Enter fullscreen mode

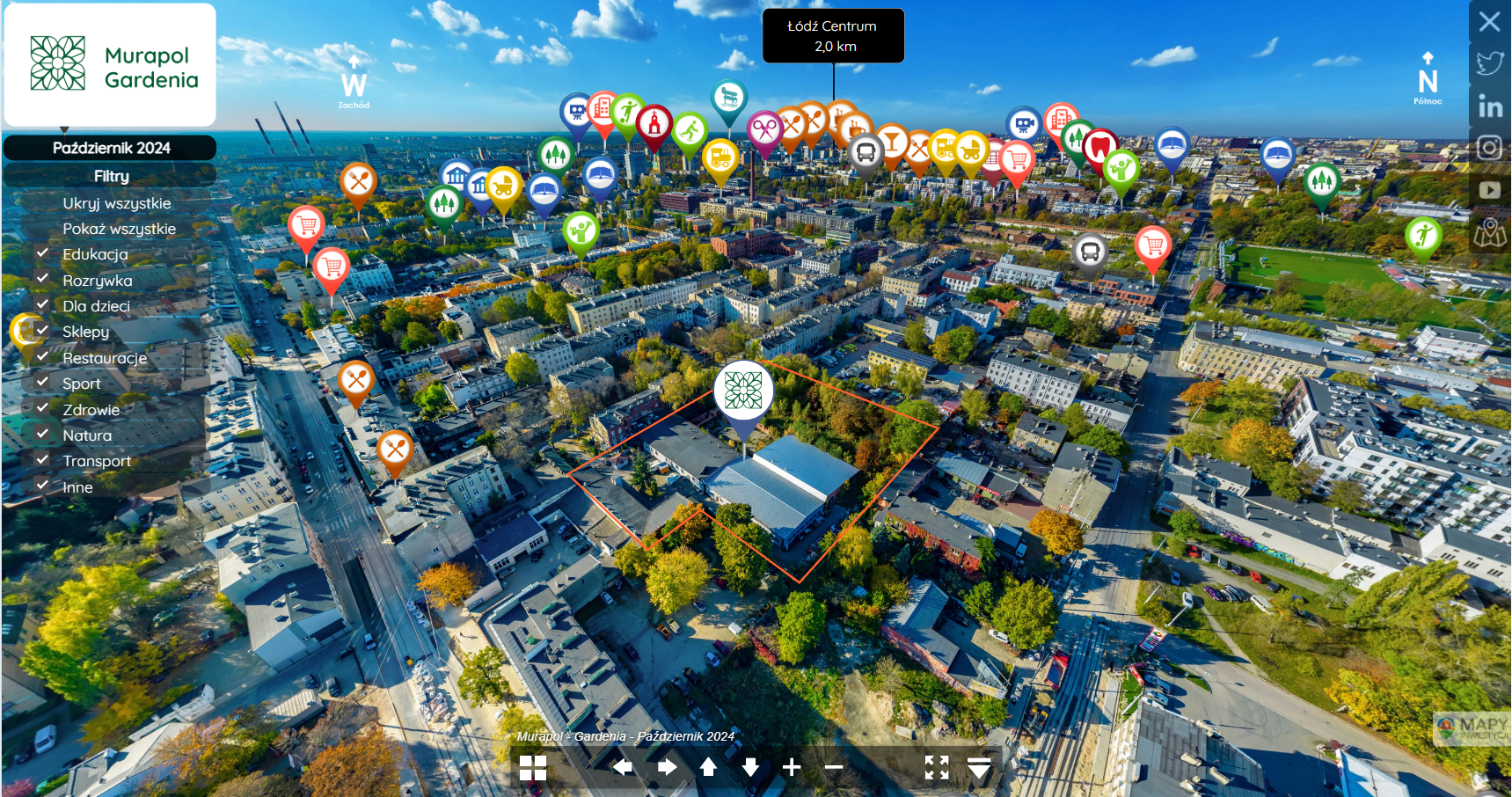tap(937, 767)
